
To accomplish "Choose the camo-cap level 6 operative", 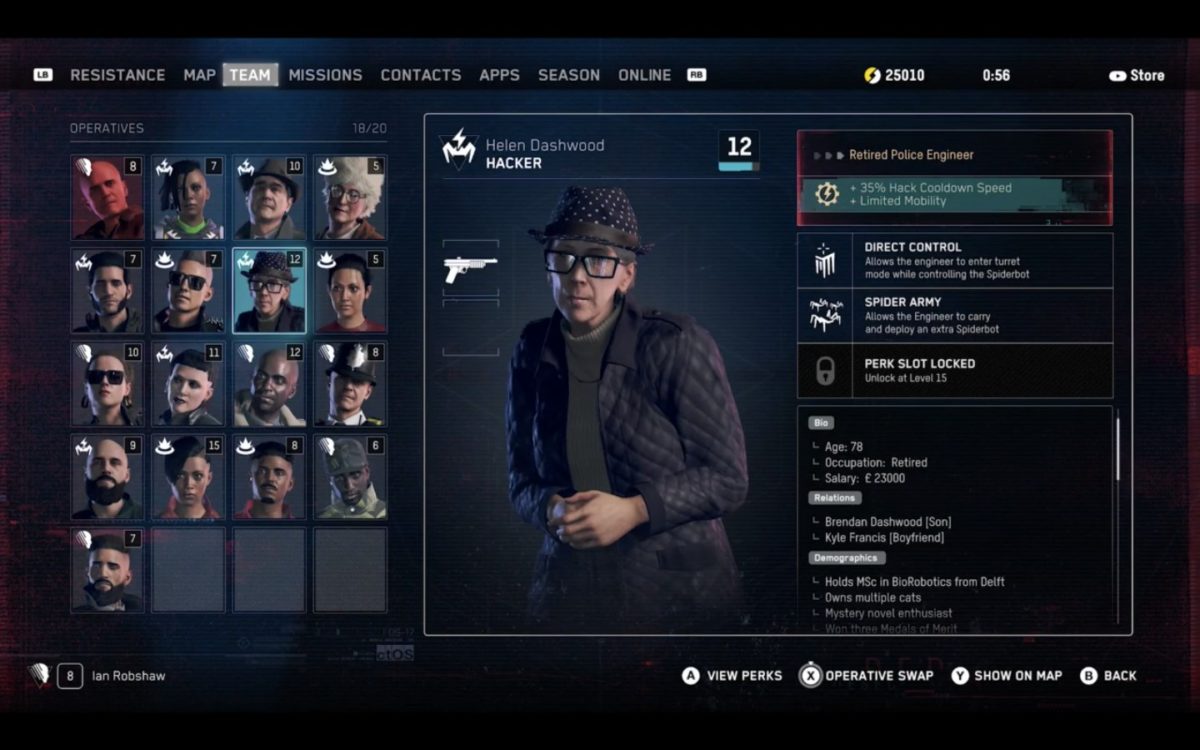I will pos(350,476).
